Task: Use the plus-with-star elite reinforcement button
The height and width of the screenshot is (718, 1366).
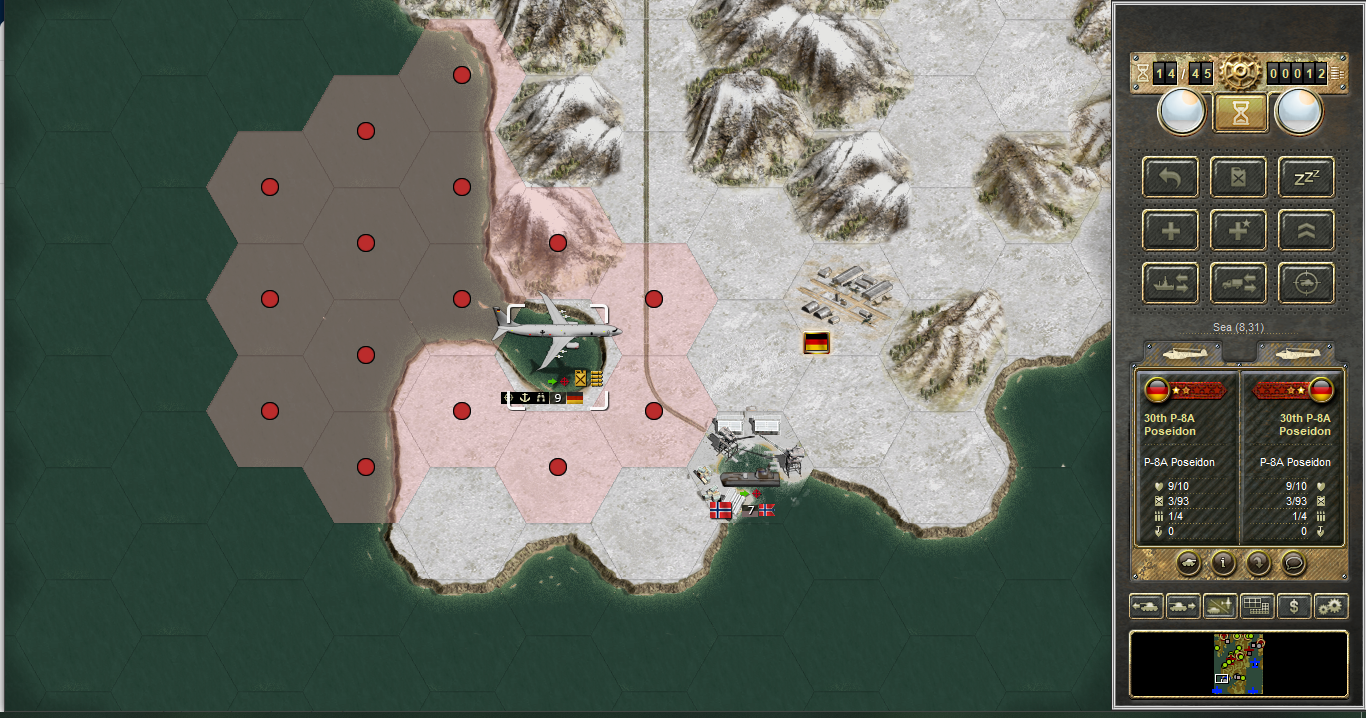Action: point(1238,231)
